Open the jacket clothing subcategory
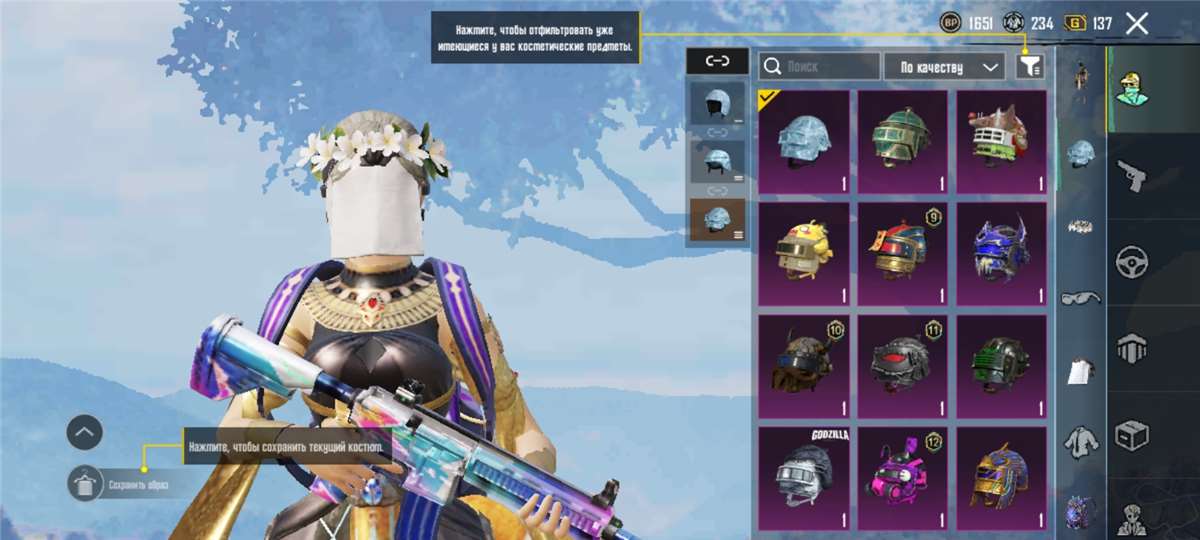 [1080, 438]
